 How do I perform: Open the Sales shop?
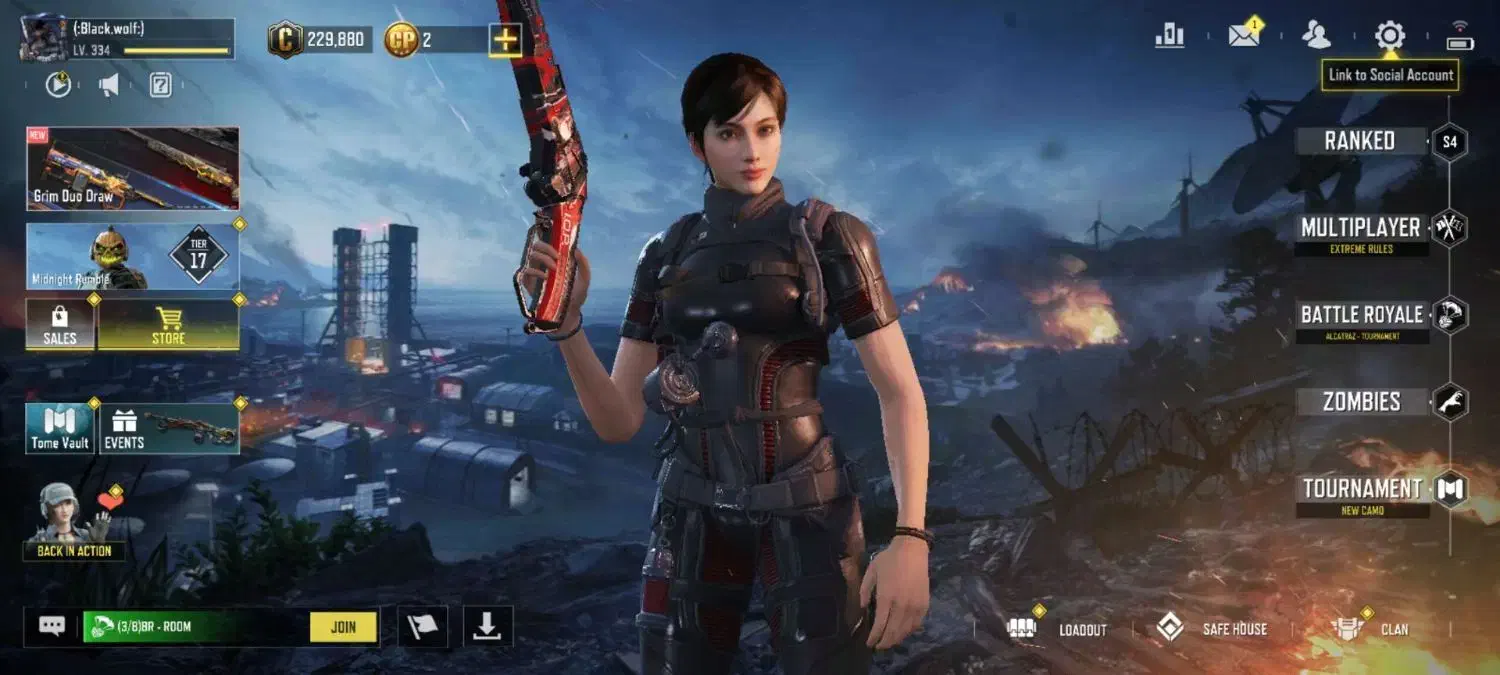coord(60,325)
